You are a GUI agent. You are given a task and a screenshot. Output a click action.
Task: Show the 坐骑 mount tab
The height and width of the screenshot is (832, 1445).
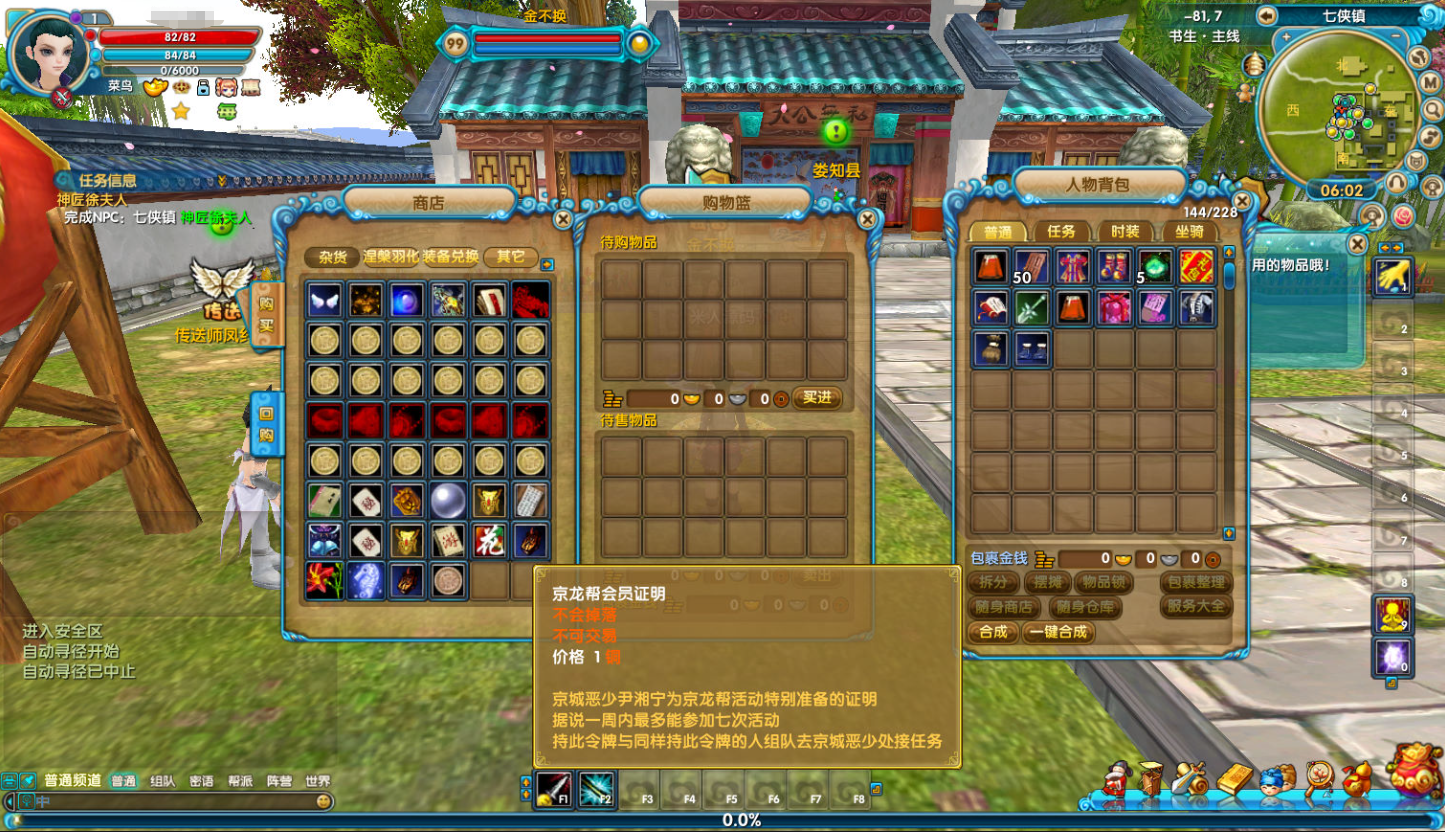pos(1189,232)
